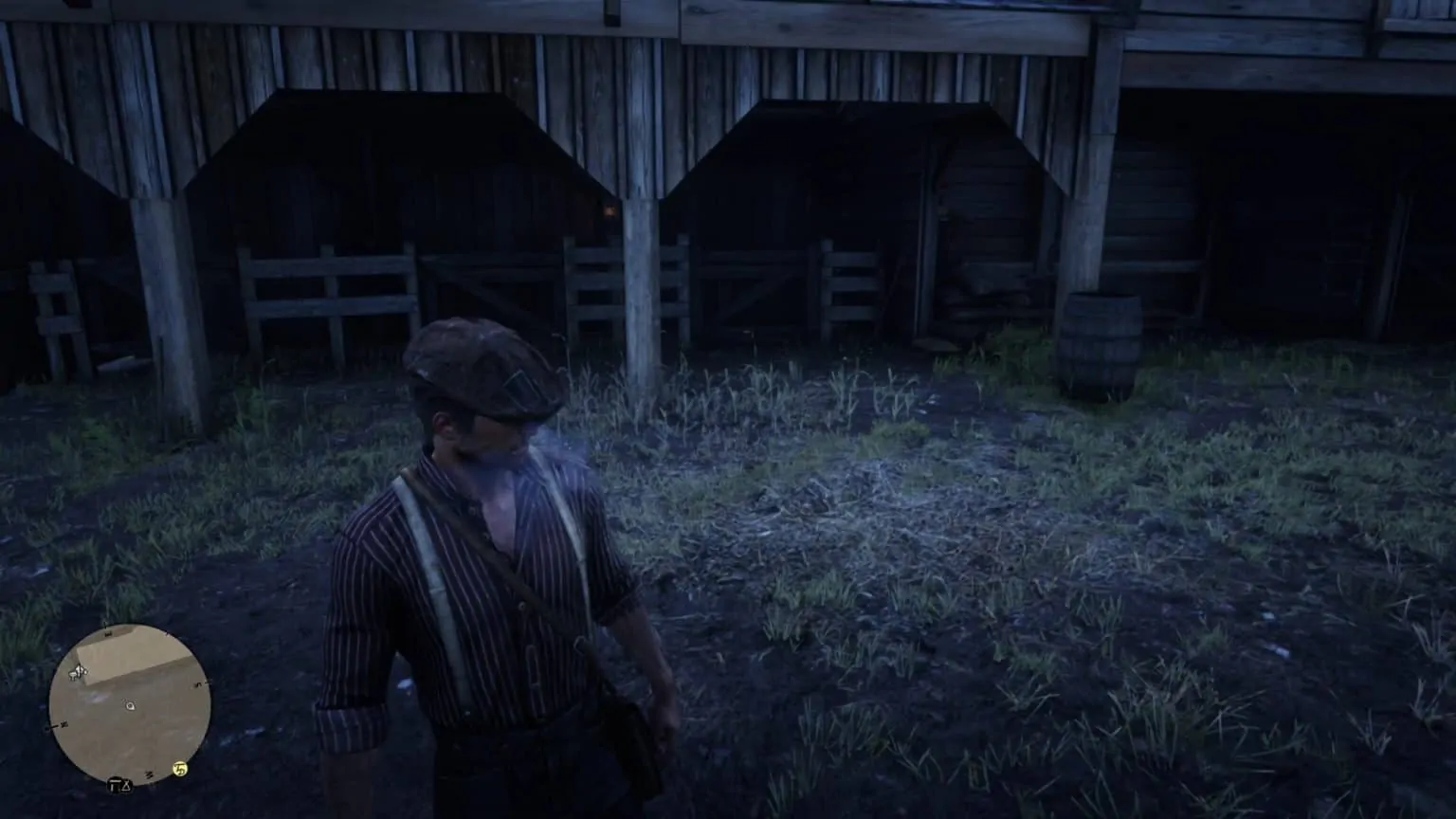Click the south compass marker on the minimap

point(148,774)
